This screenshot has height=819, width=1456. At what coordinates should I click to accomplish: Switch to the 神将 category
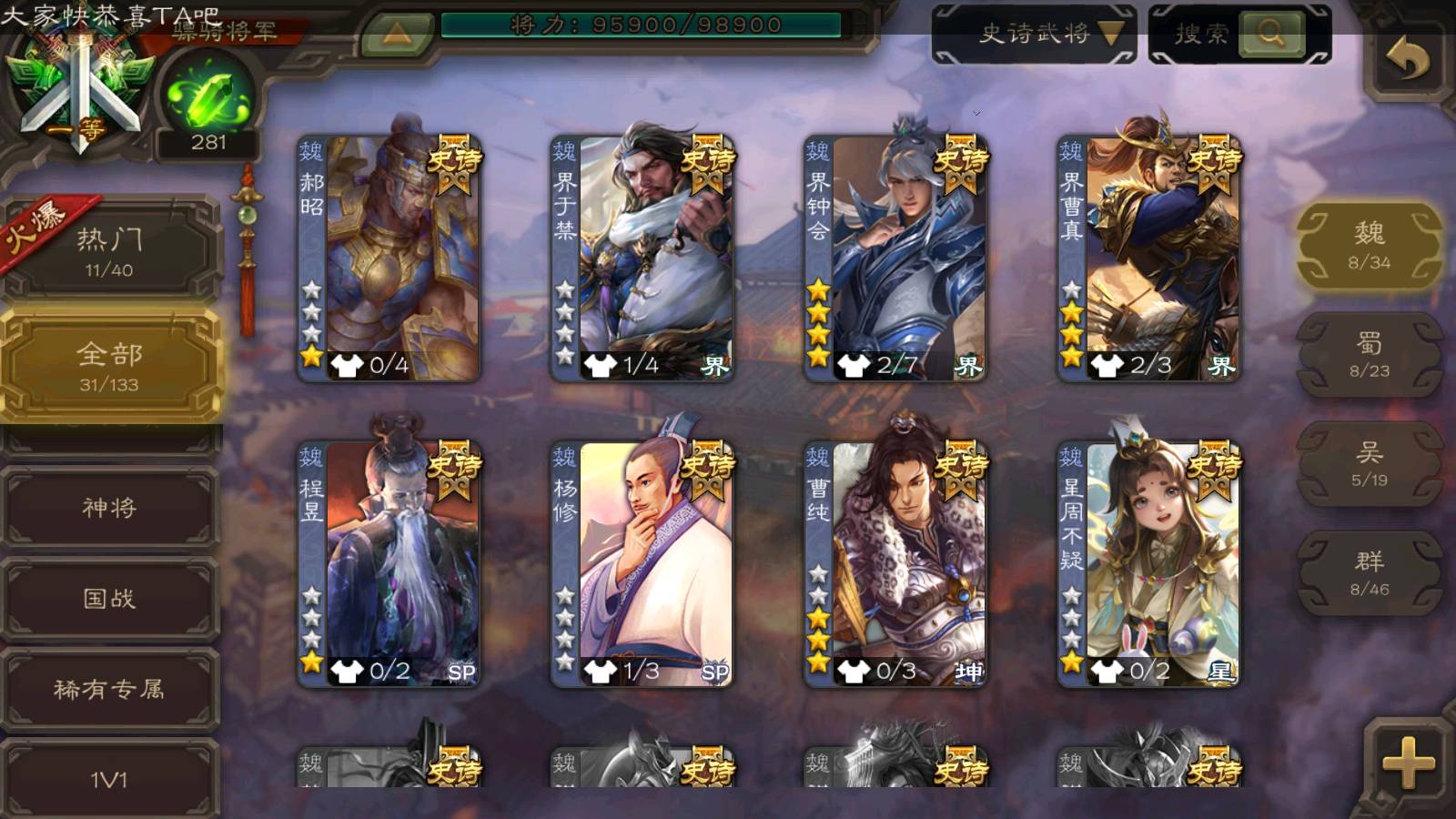[109, 507]
